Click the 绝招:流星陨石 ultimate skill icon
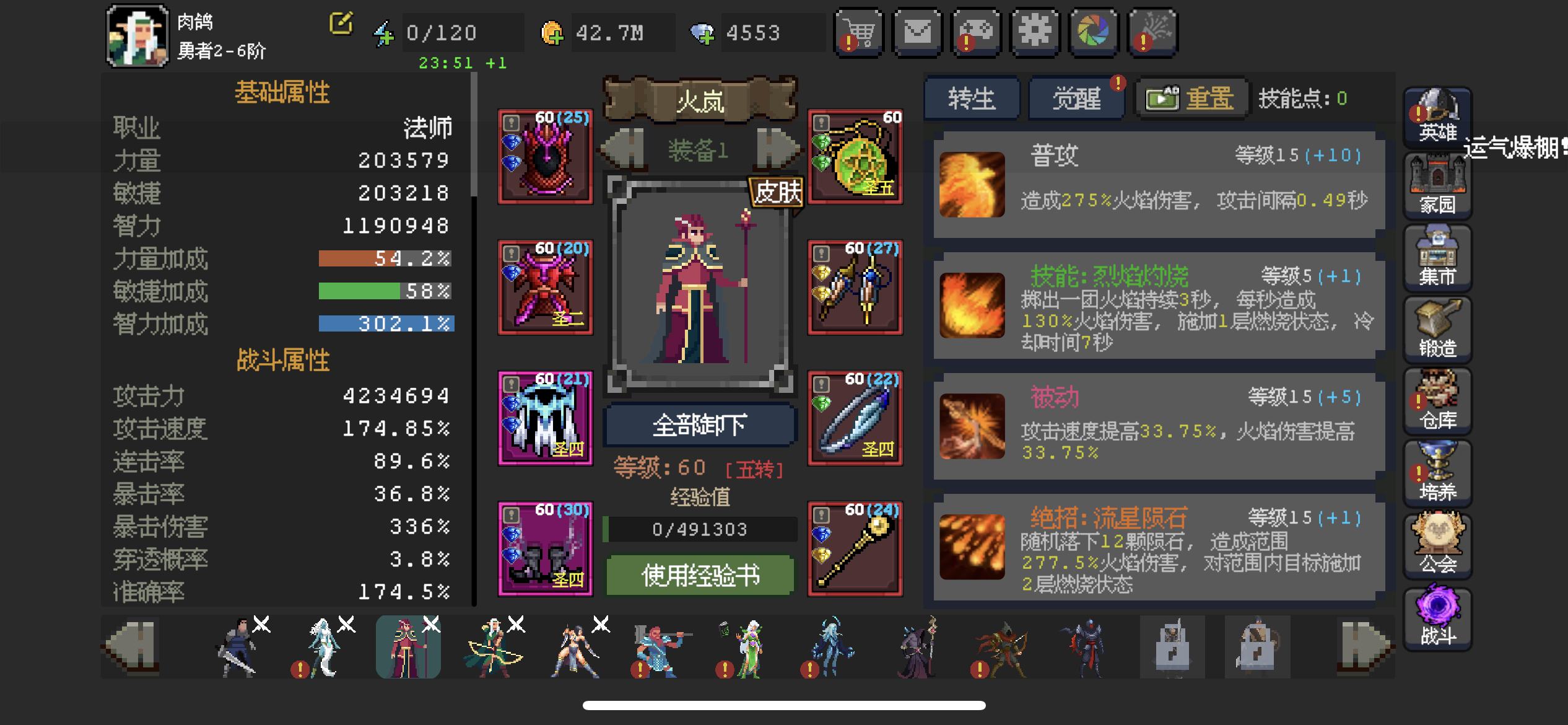The height and width of the screenshot is (725, 1568). 971,548
